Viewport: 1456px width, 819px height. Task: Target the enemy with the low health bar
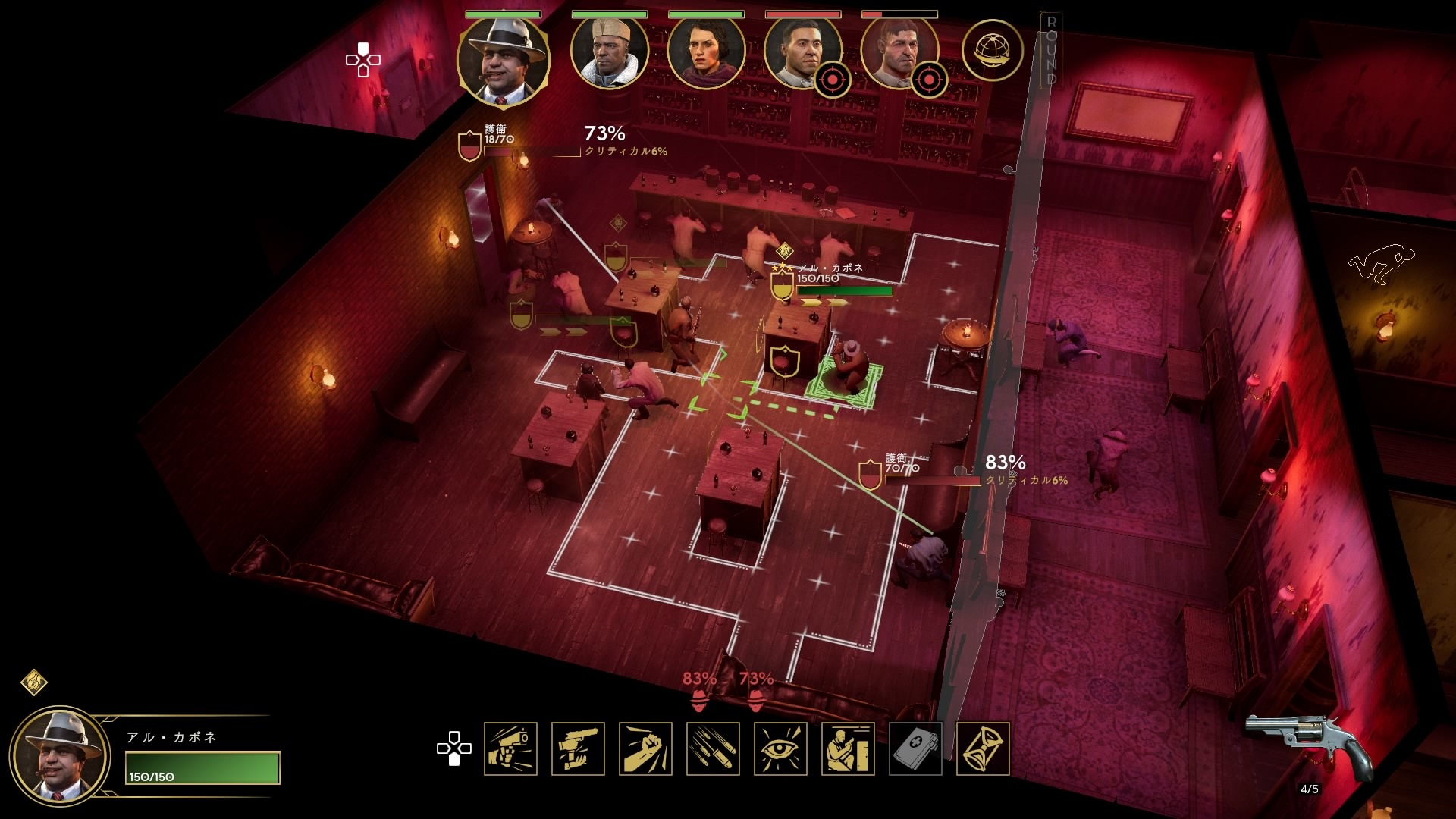[x=899, y=52]
